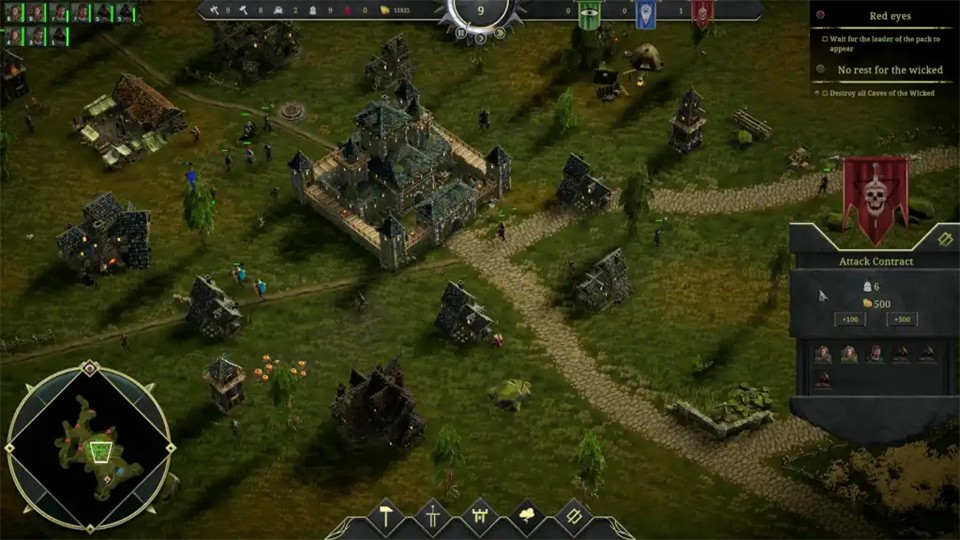This screenshot has height=540, width=960.
Task: Select the green eye banner at top
Action: (x=589, y=14)
